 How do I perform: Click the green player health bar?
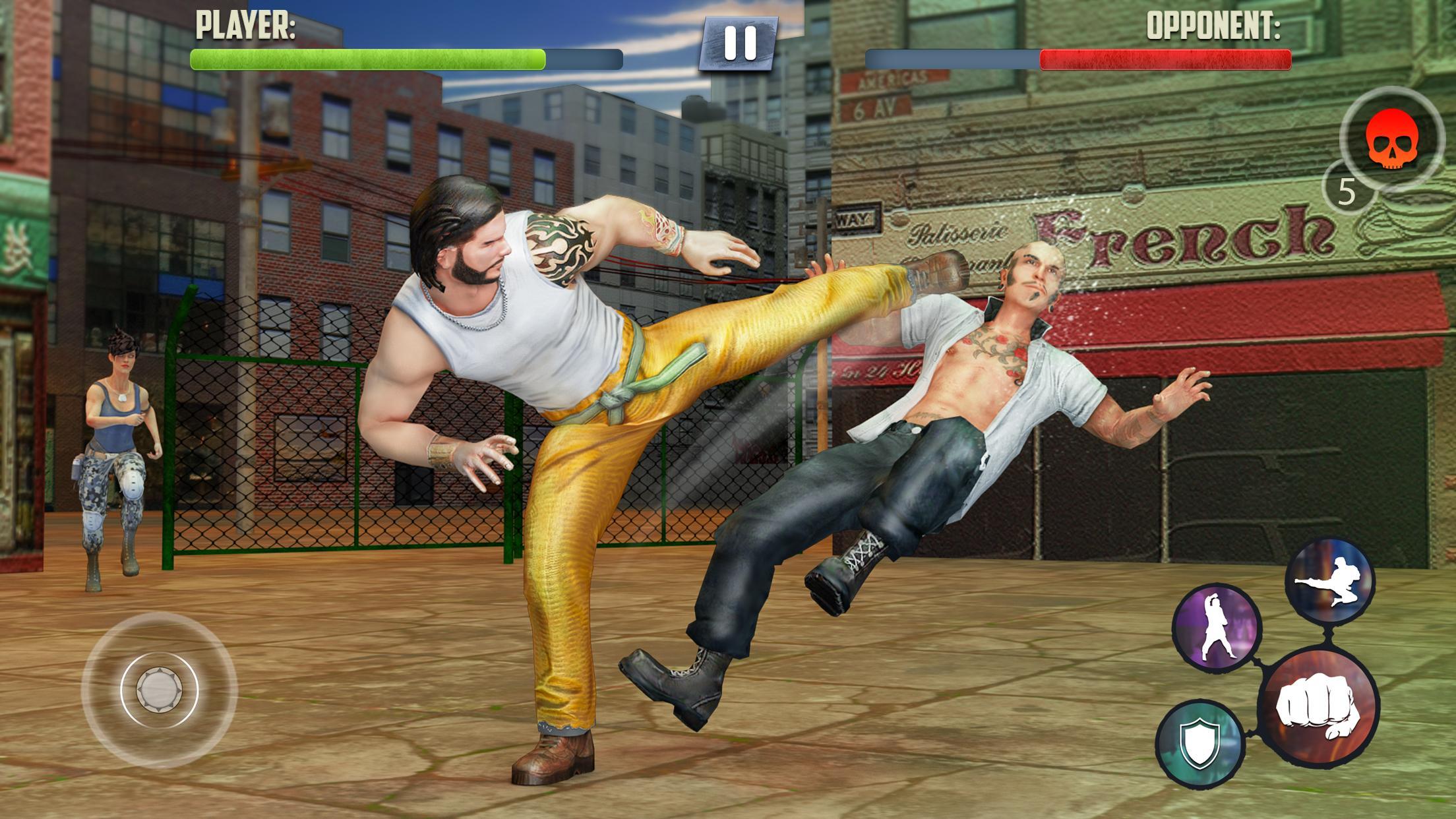366,59
